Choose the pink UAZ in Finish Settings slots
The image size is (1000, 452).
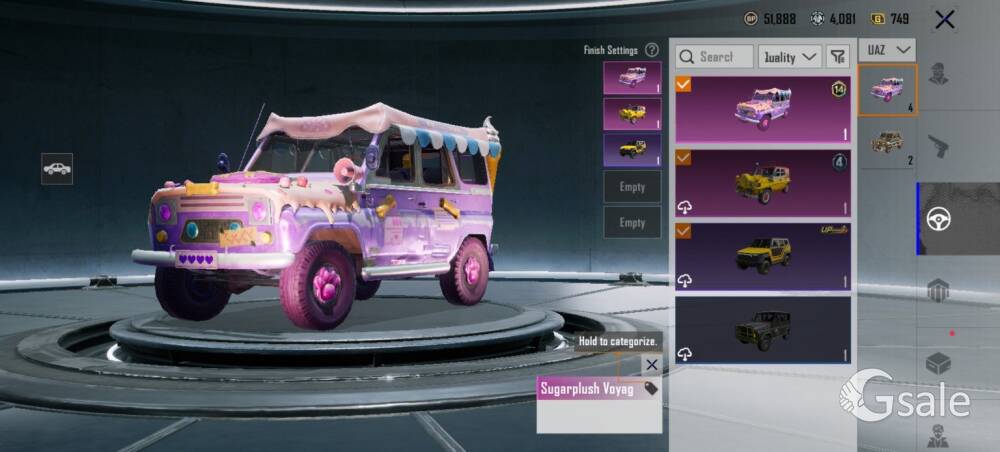coord(632,78)
